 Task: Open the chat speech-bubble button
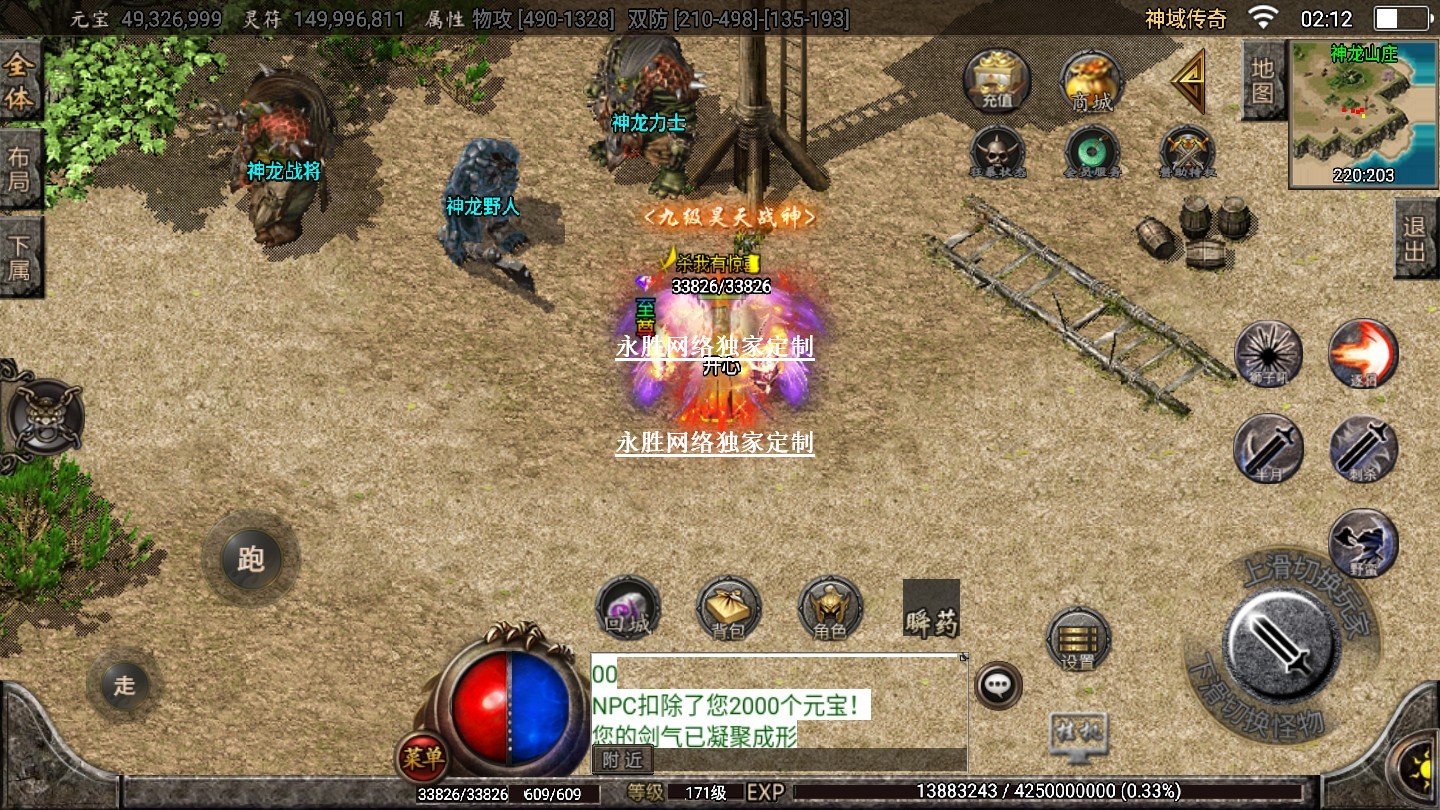click(997, 686)
